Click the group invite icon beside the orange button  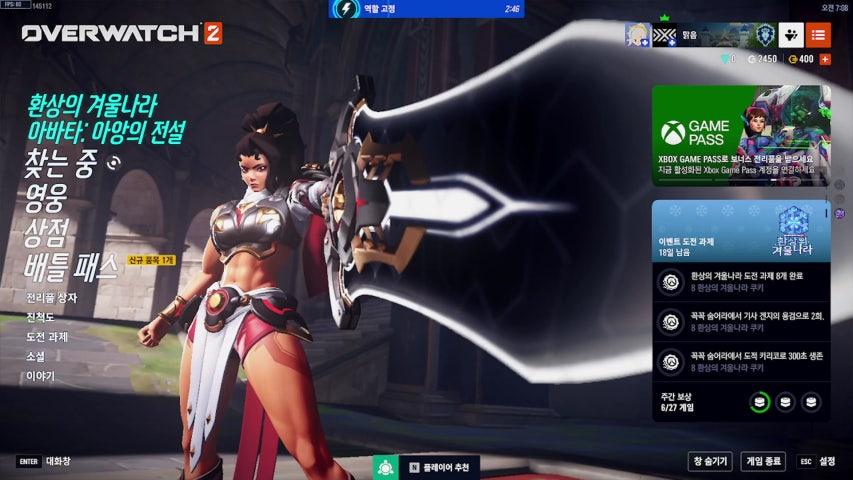pos(791,35)
